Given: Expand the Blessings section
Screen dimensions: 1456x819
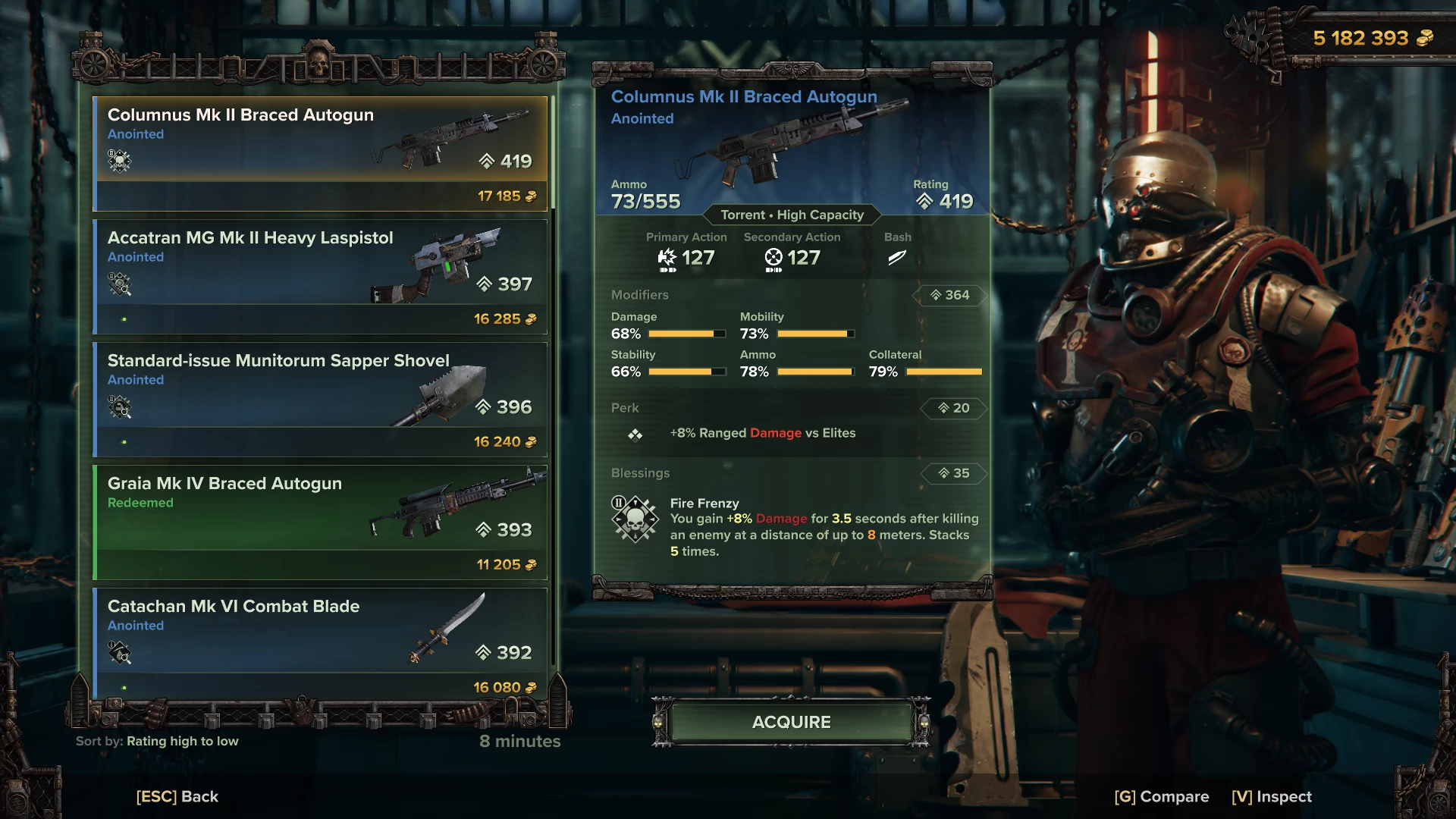Looking at the screenshot, I should 641,473.
